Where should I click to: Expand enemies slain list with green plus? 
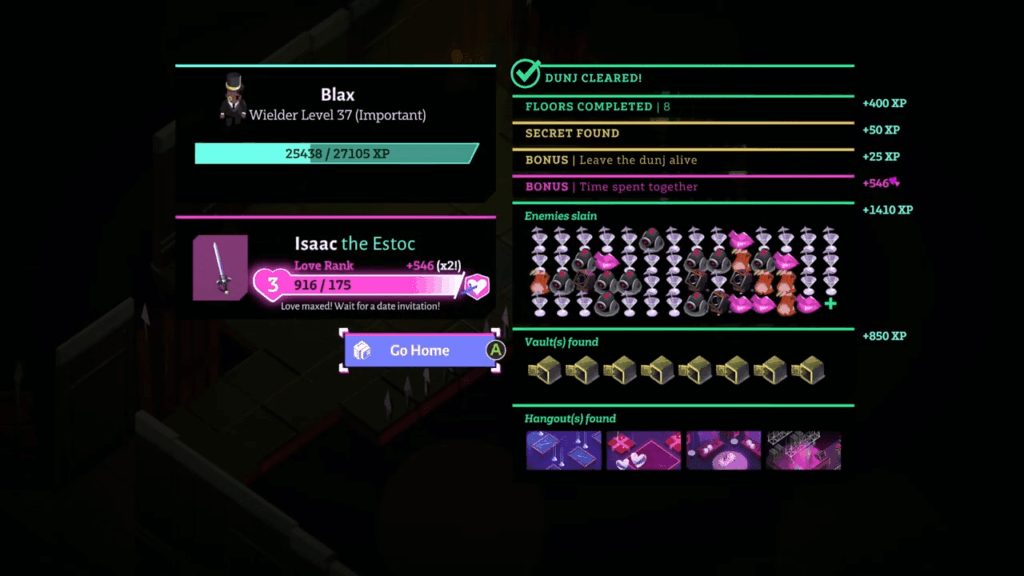coord(830,304)
